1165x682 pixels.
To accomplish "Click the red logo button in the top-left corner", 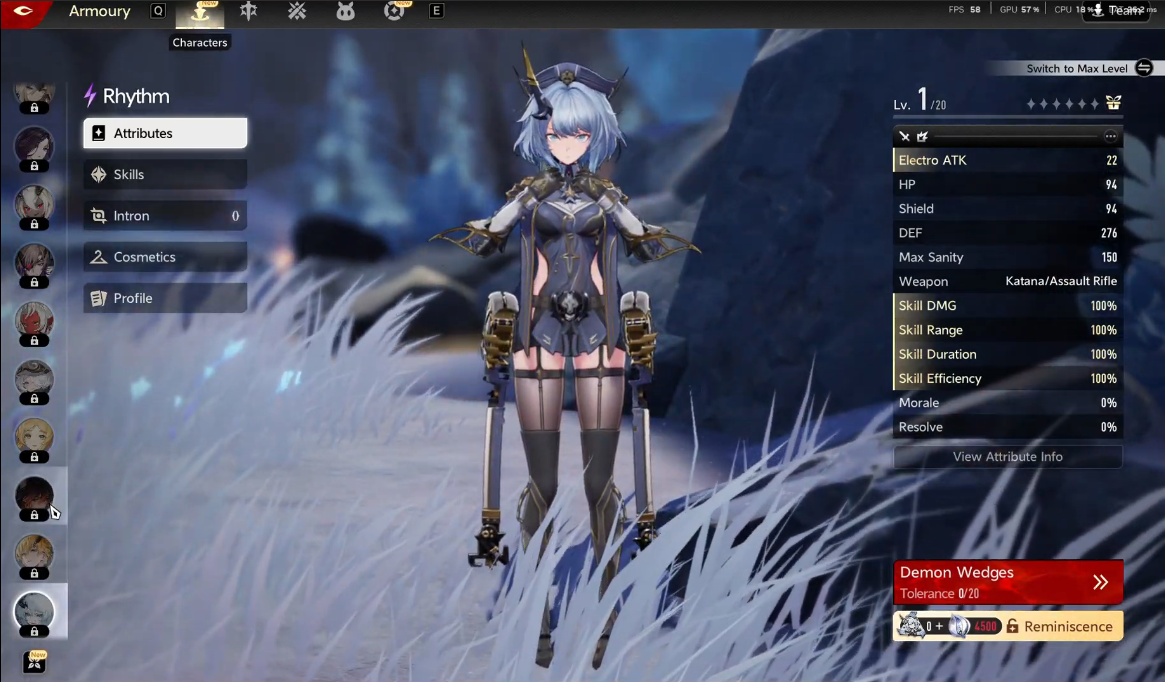I will pyautogui.click(x=24, y=12).
